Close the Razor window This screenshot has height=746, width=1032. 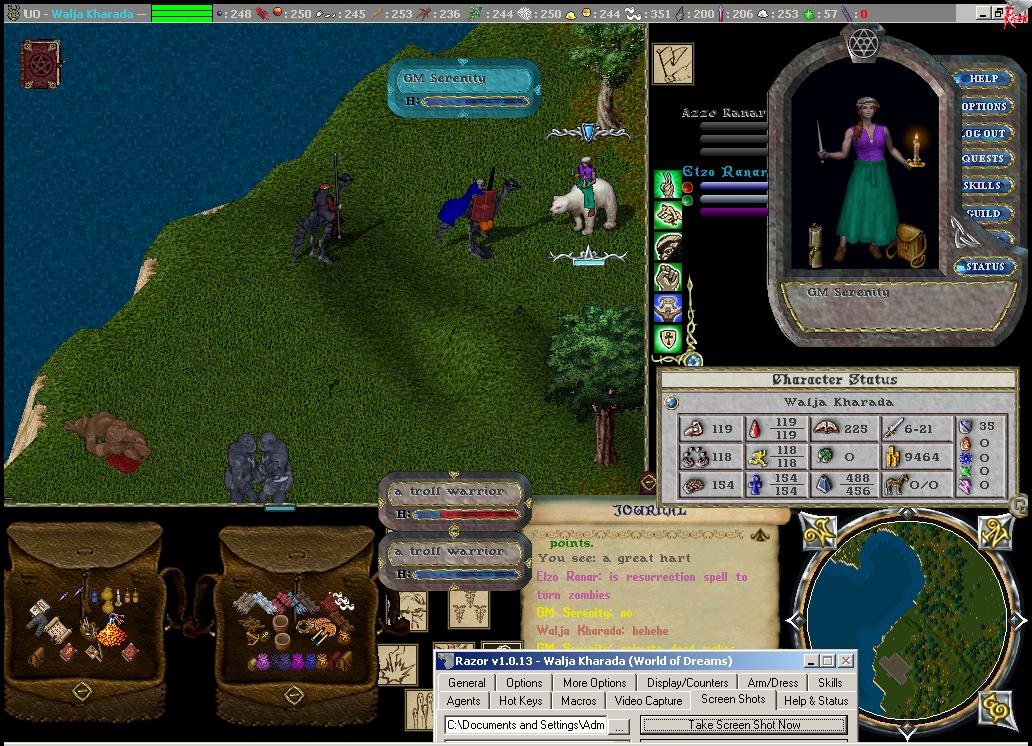point(846,661)
